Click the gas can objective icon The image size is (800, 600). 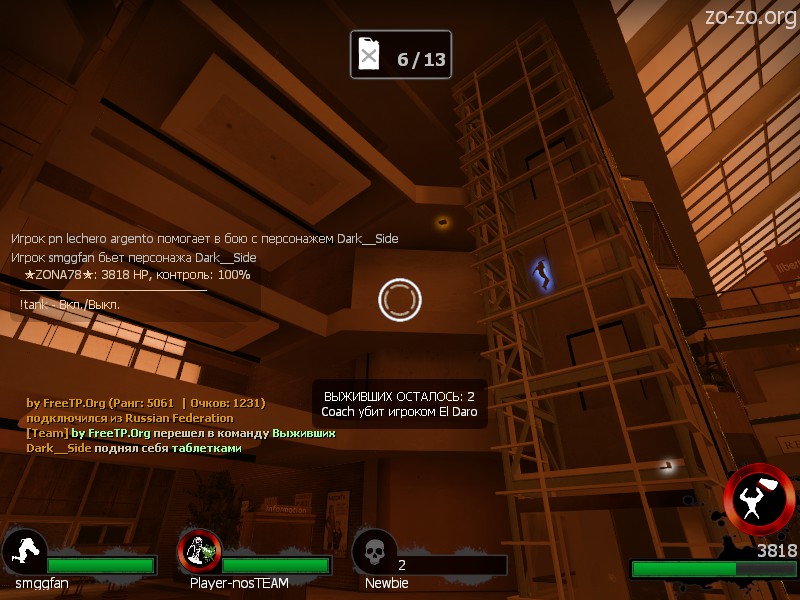tap(370, 55)
